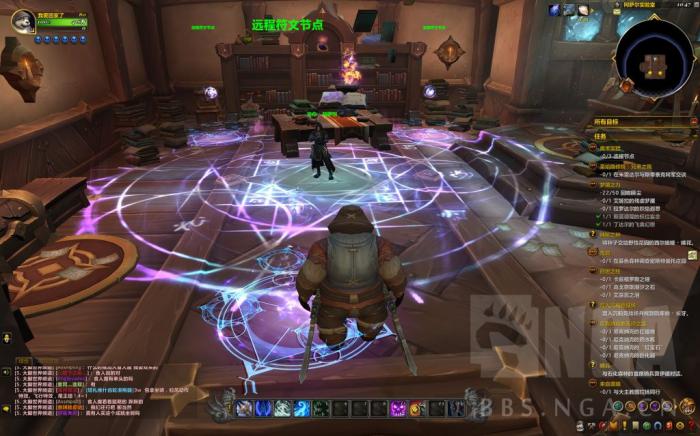
Task: Use the green shadowy figure ability
Action: click(323, 408)
